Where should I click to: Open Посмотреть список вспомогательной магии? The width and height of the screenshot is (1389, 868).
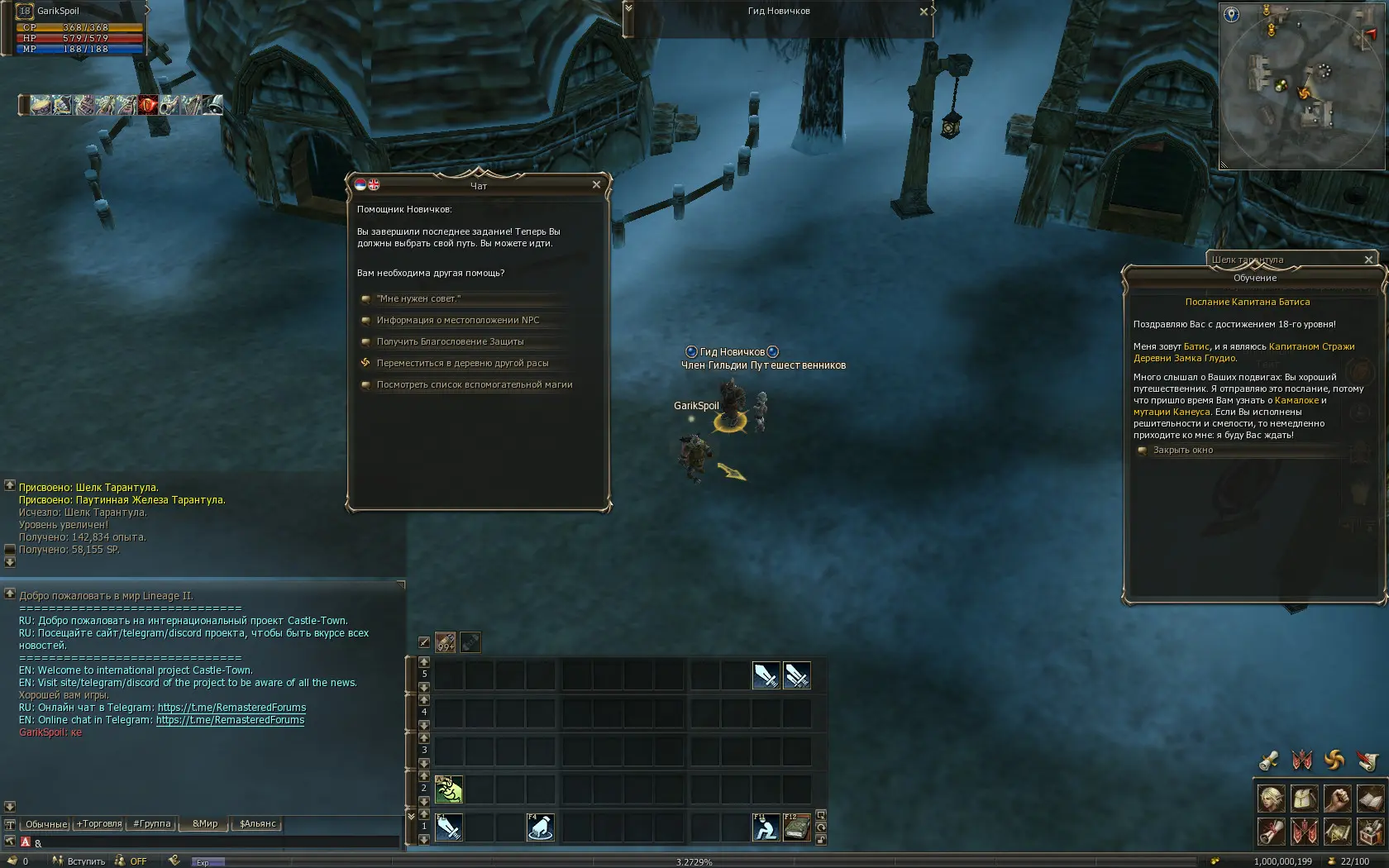[474, 384]
